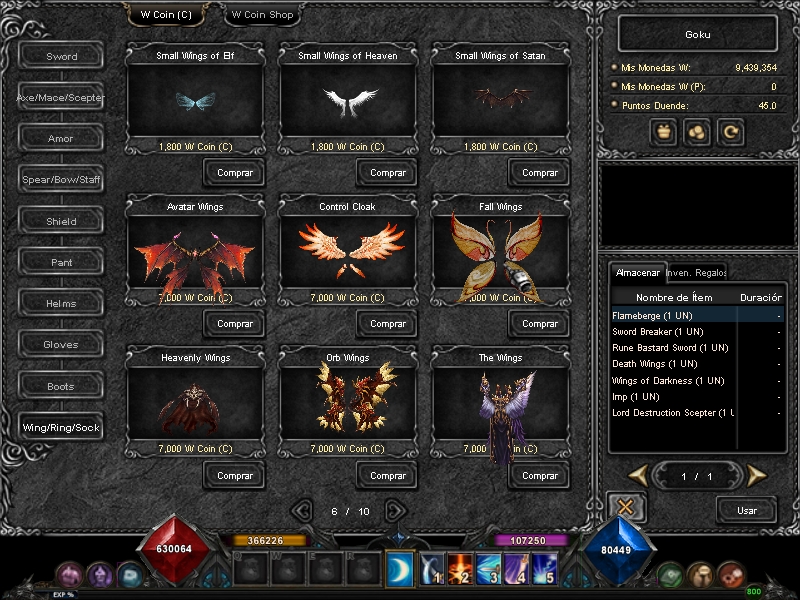Close the shop with the X button
800x600 pixels.
(626, 508)
